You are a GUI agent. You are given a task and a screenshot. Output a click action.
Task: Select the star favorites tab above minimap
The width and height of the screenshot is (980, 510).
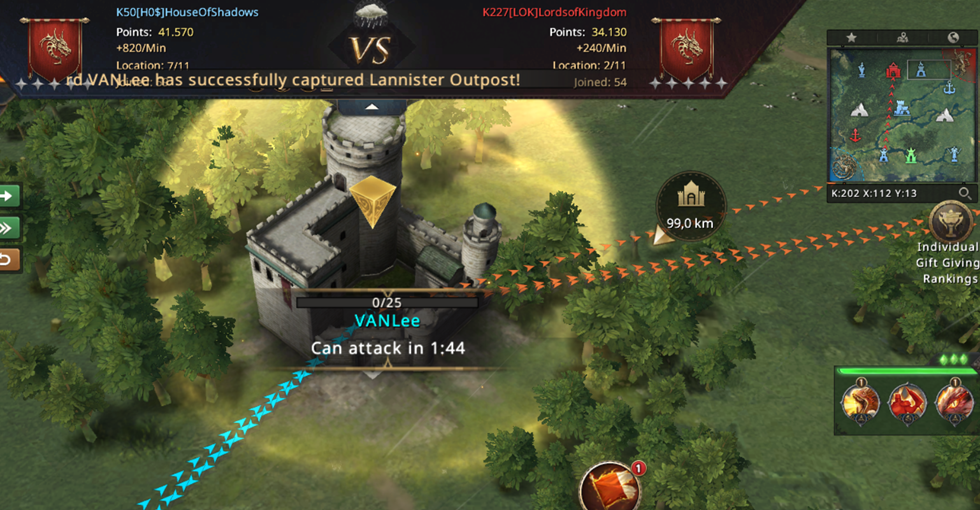click(852, 38)
